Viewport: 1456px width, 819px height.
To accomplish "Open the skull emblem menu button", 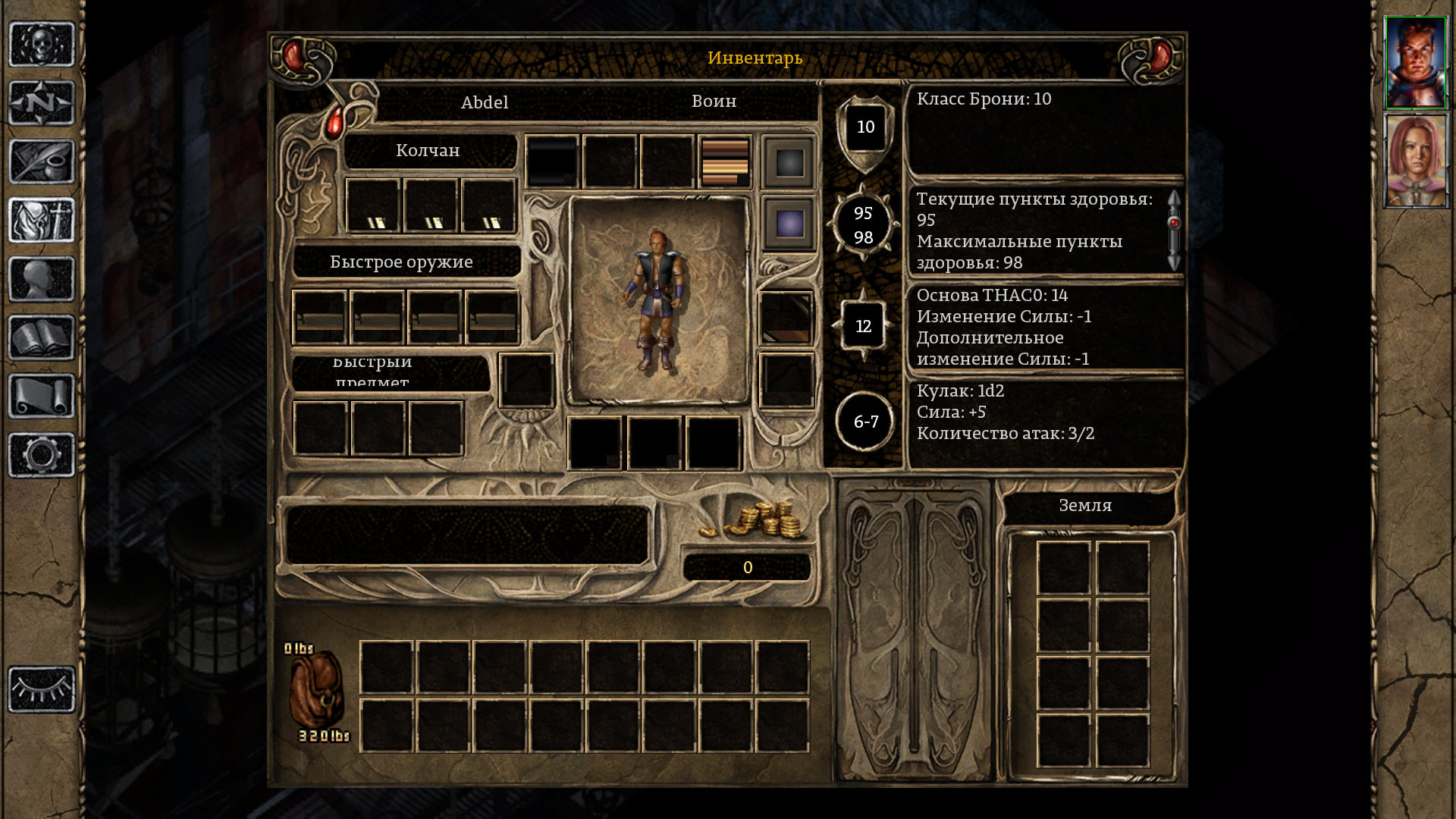I will coord(42,44).
